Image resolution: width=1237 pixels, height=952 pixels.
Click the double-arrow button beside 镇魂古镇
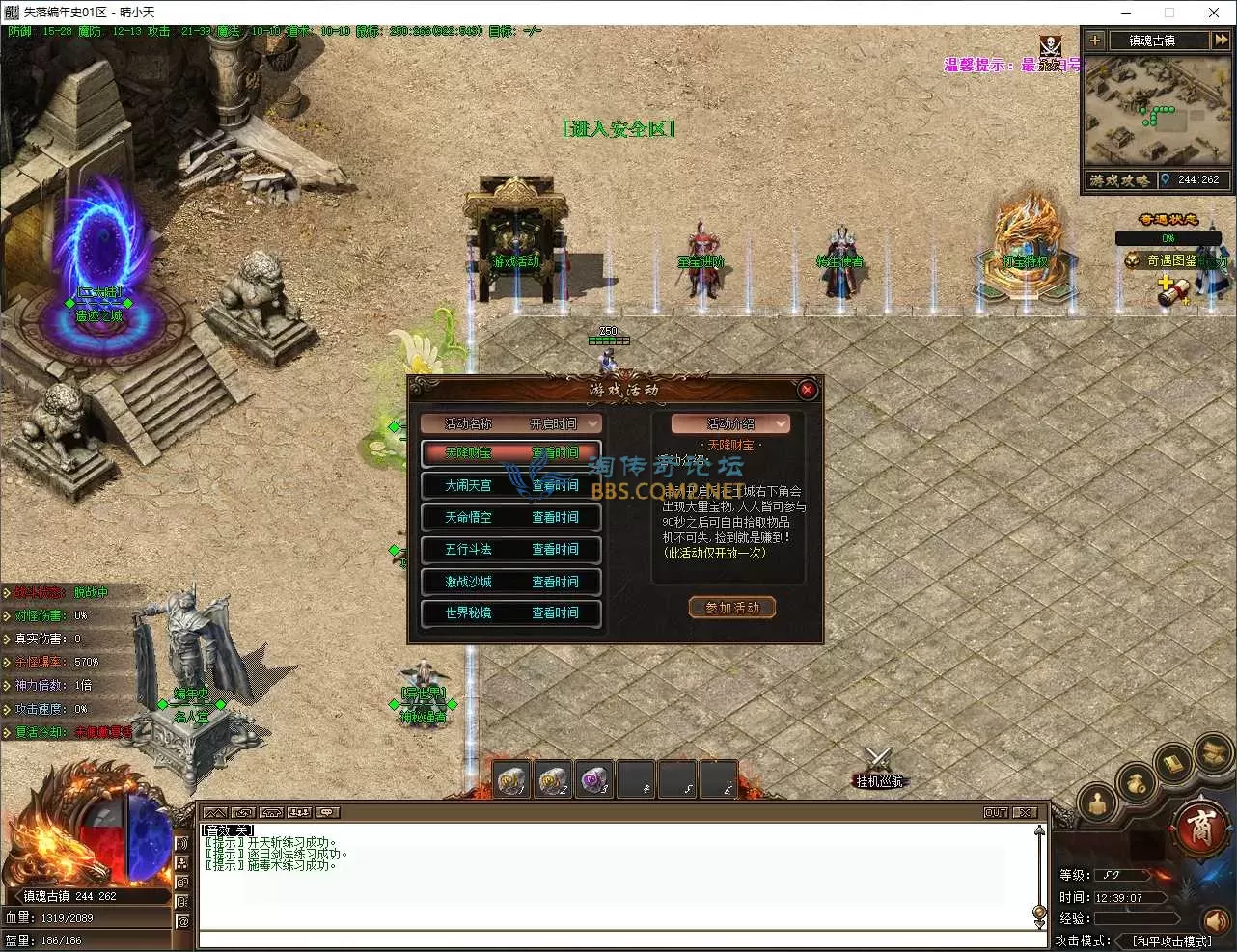[1221, 41]
